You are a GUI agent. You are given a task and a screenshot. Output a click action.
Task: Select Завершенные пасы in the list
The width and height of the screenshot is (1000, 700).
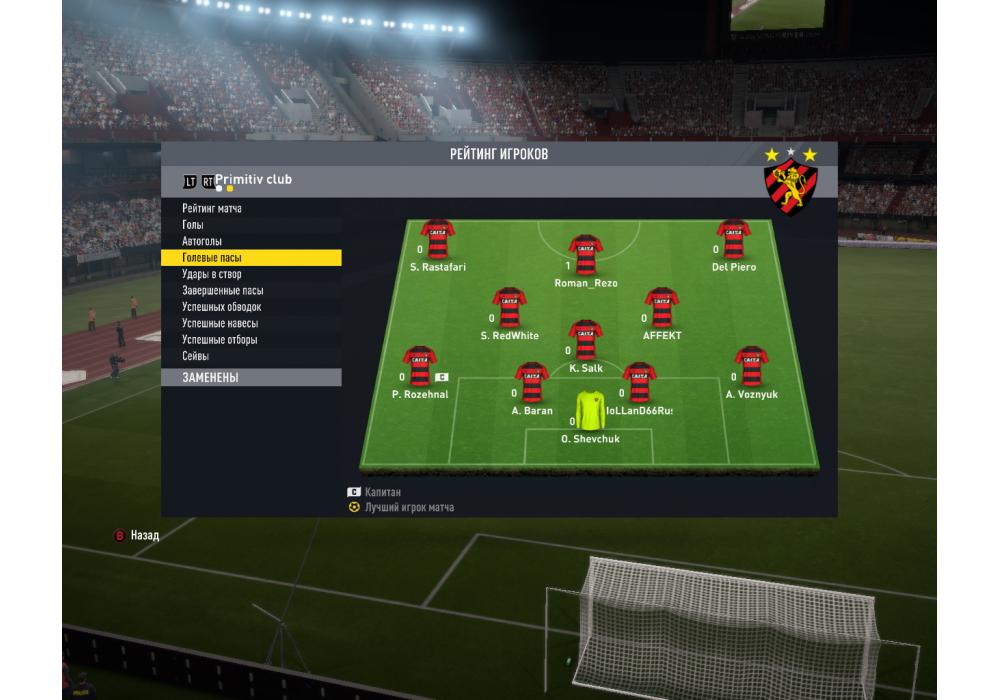pyautogui.click(x=222, y=291)
